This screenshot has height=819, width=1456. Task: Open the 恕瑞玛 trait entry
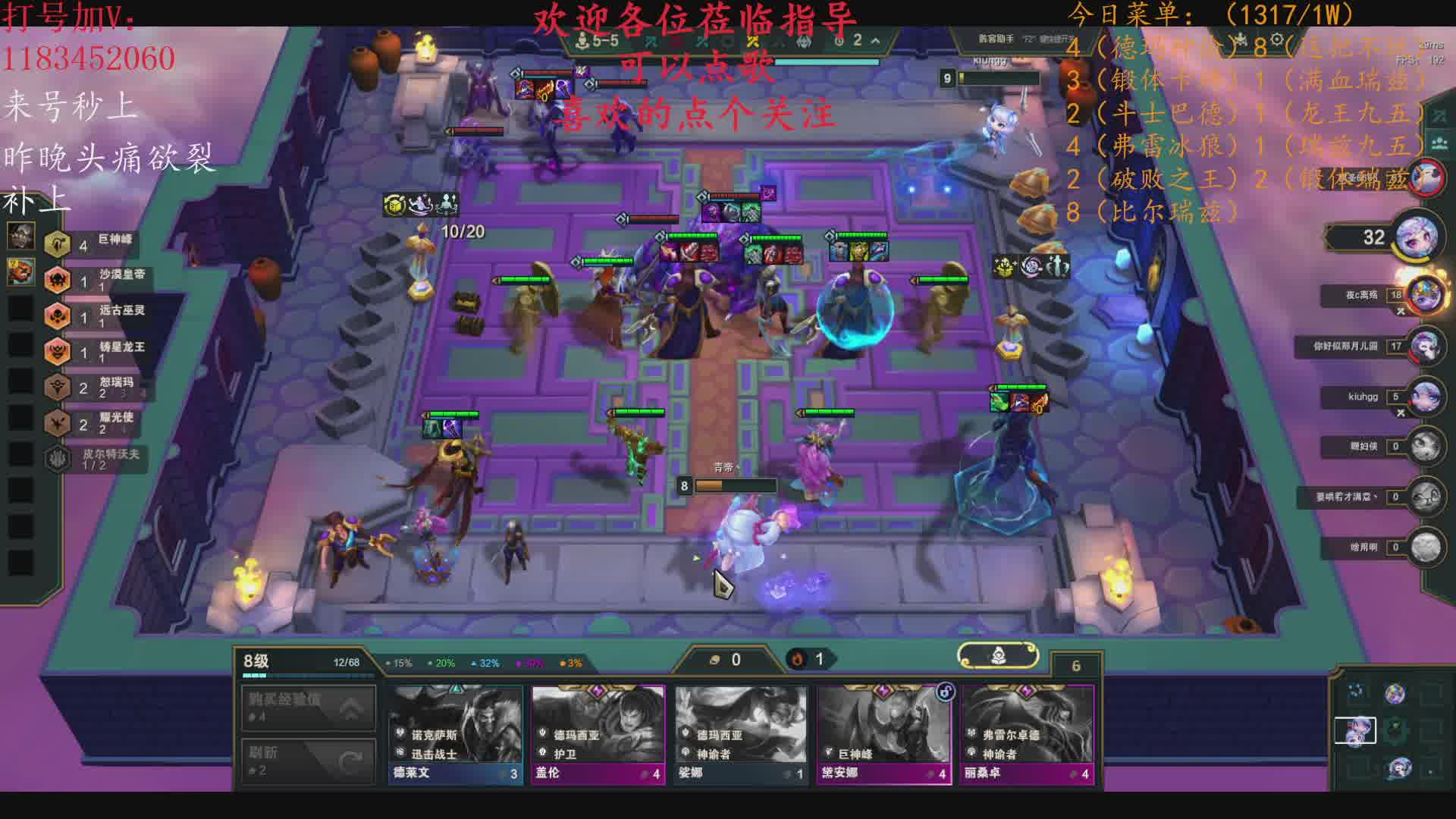(x=97, y=387)
